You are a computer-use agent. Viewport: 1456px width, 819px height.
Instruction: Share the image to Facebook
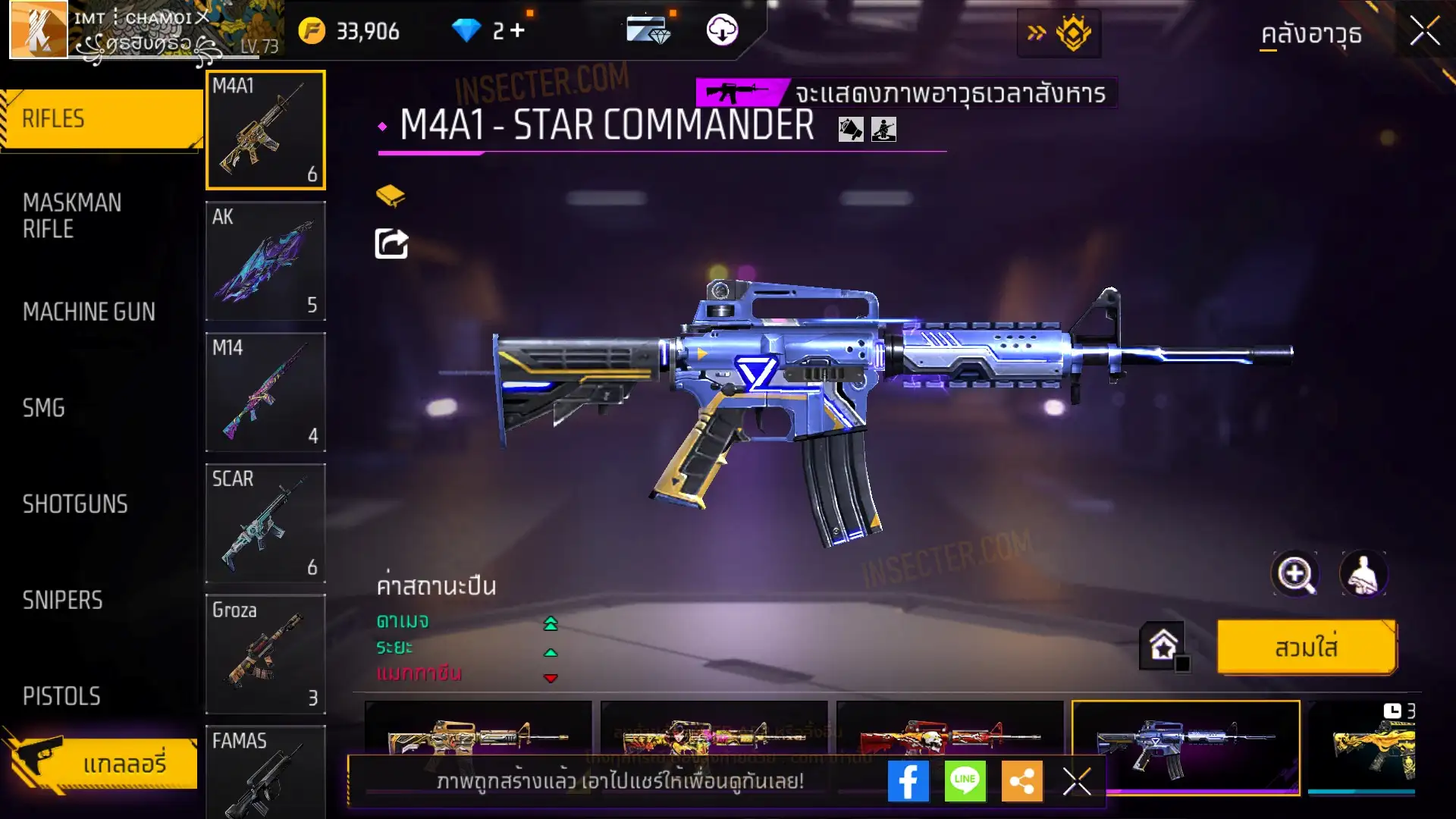(908, 781)
